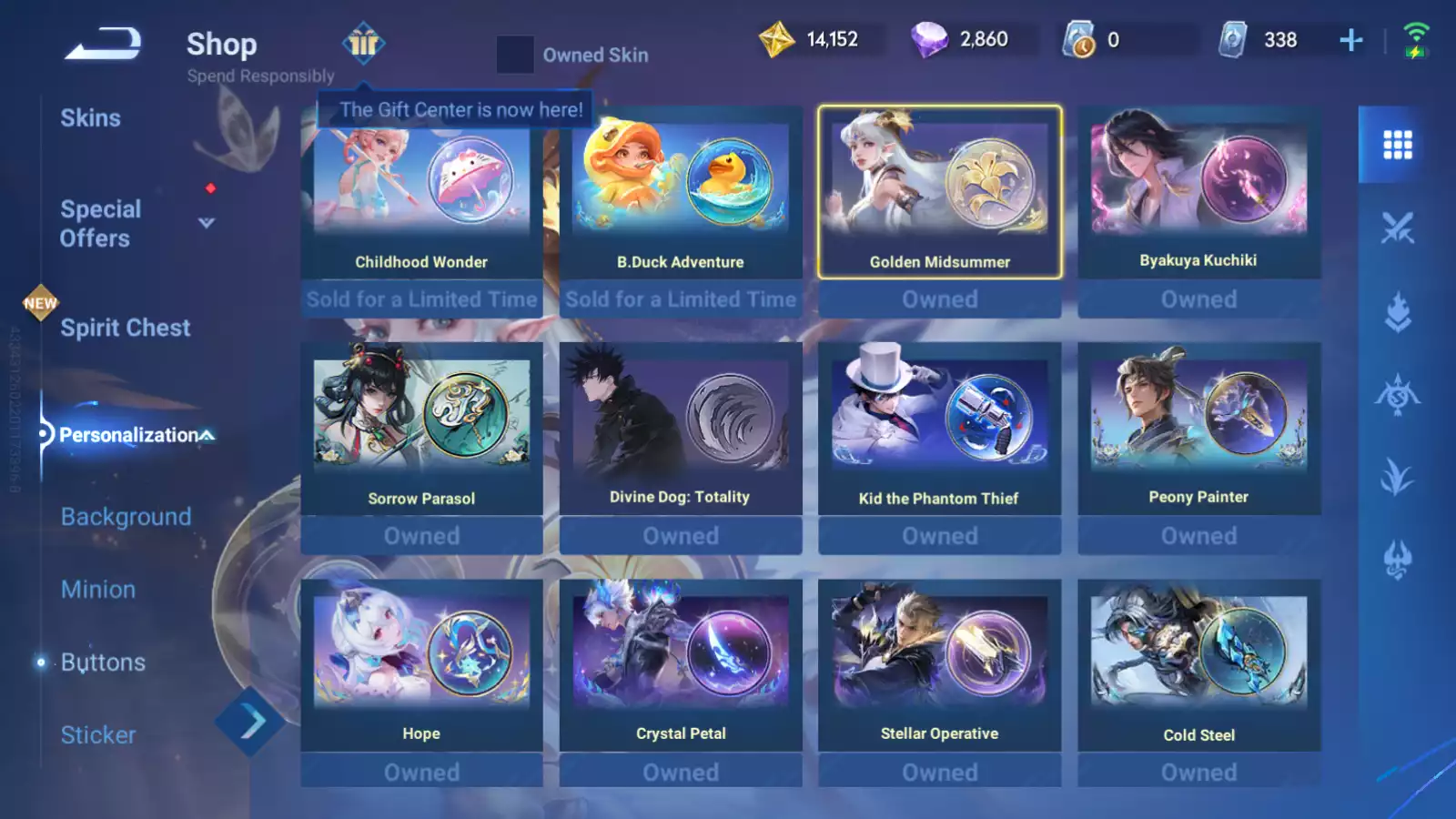Pick the Kid the Phantom Thief card
Screen dimensions: 1456x819
pos(939,430)
